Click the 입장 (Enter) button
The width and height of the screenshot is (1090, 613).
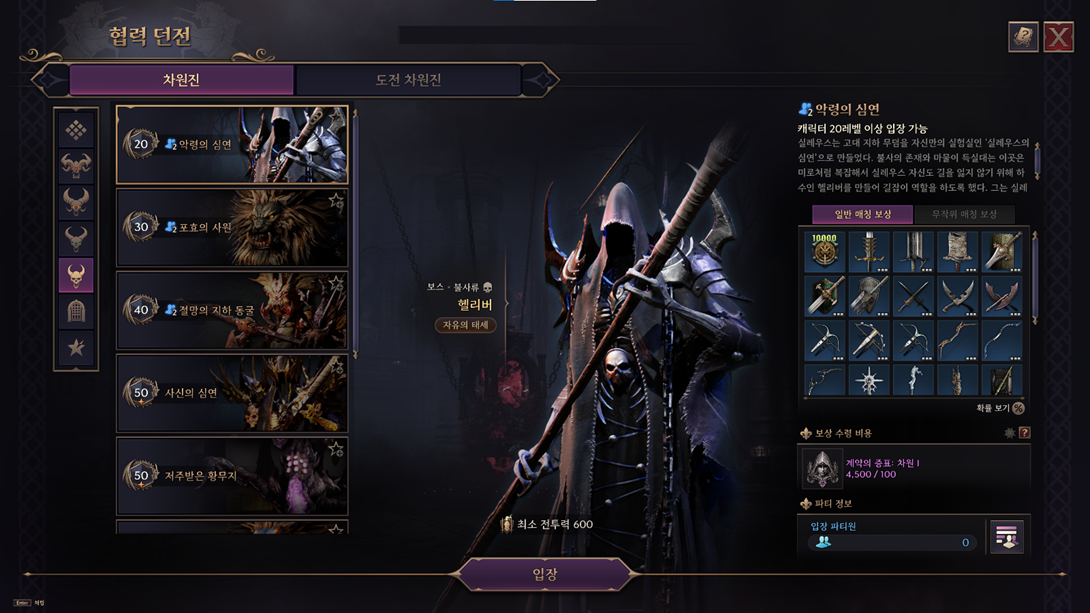(545, 575)
